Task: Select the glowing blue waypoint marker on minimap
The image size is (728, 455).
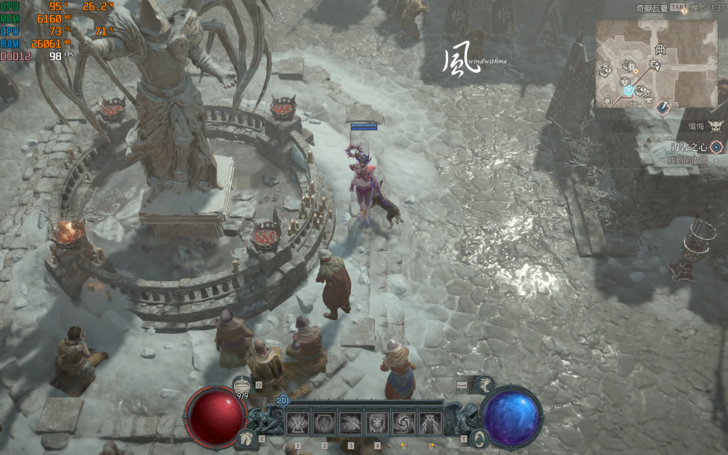Action: (629, 91)
